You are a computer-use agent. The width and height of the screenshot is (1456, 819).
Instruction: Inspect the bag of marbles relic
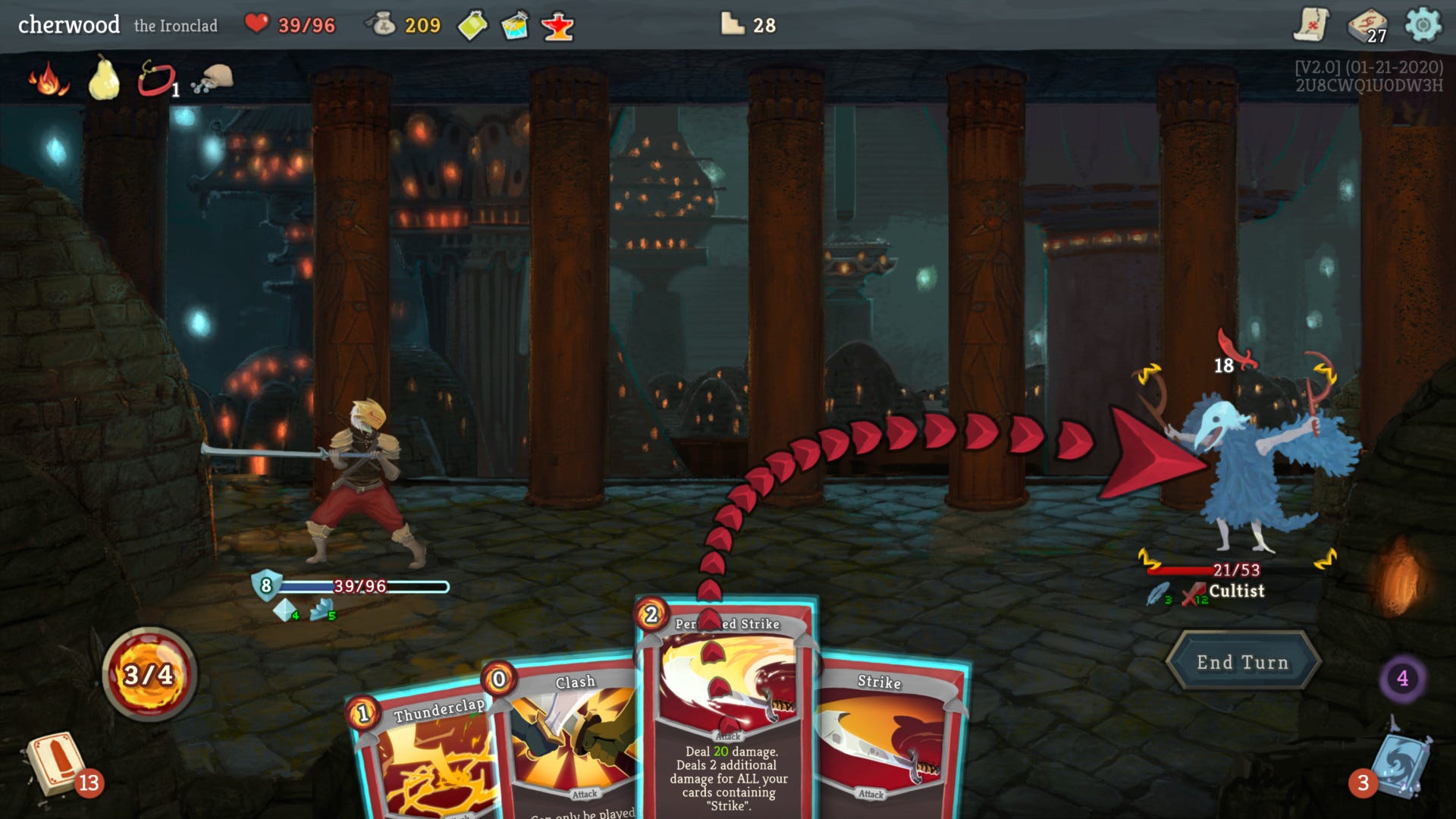(x=213, y=79)
